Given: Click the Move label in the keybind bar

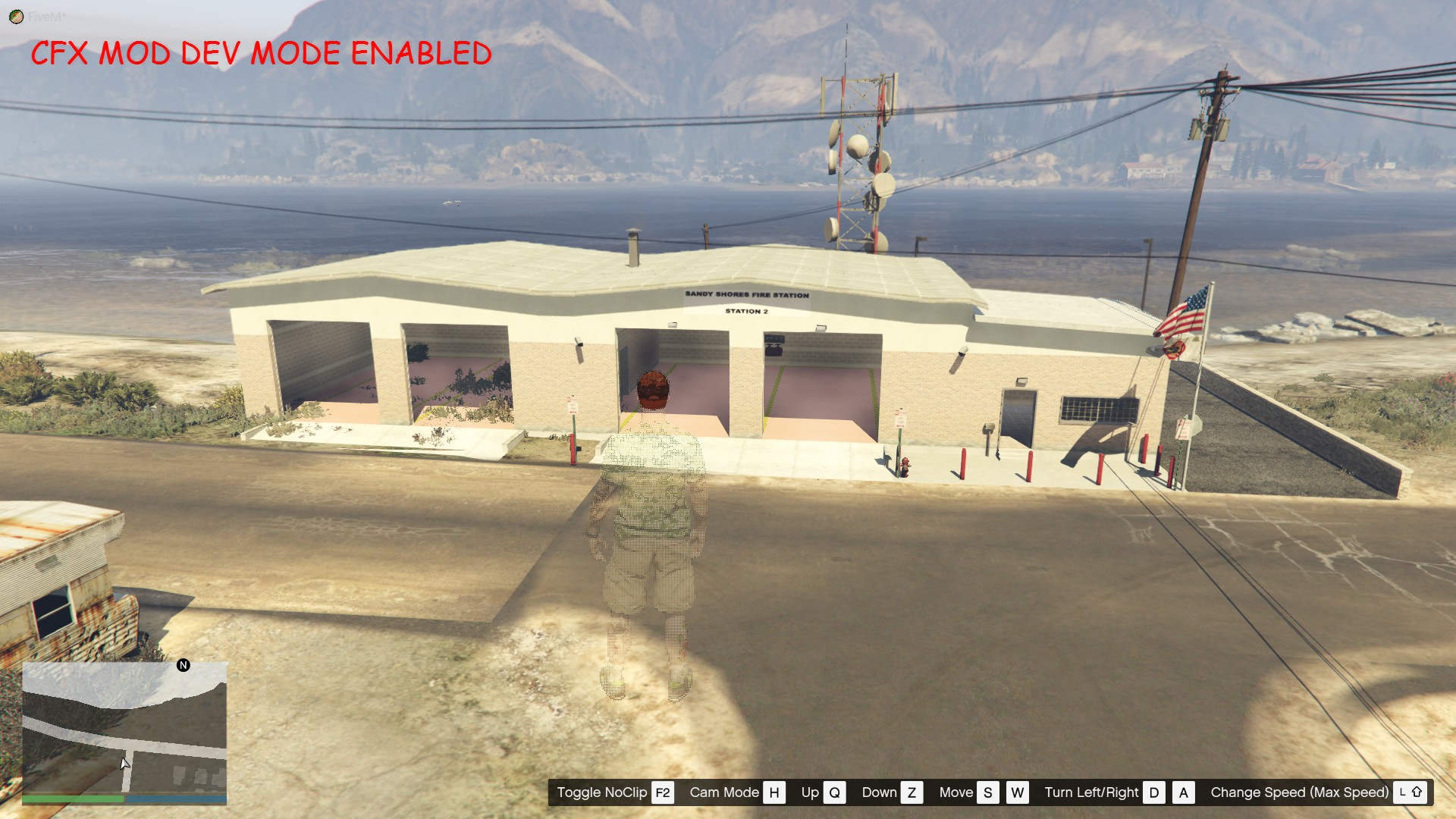Looking at the screenshot, I should (957, 792).
